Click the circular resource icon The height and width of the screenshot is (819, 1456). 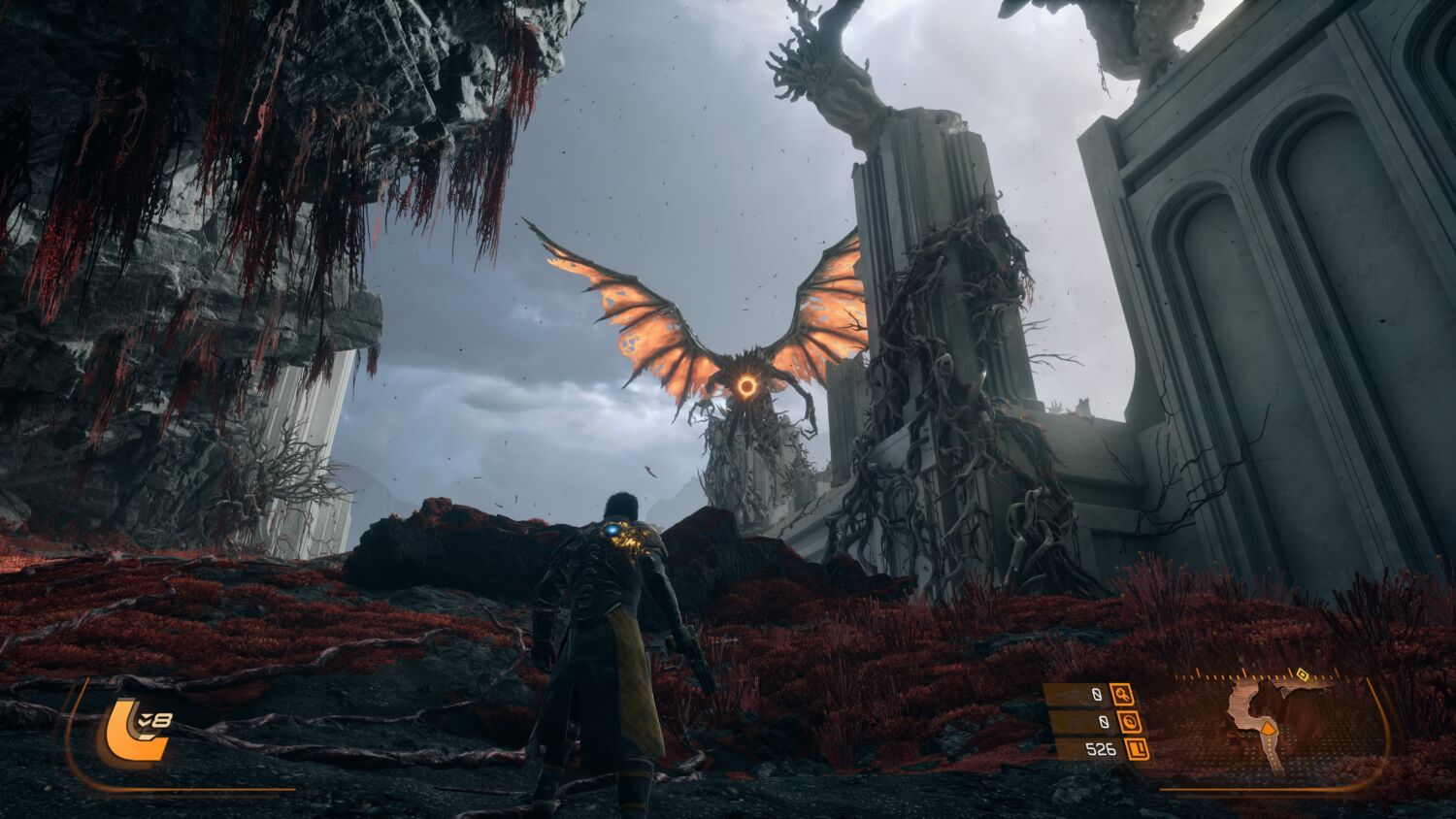pos(1128,722)
